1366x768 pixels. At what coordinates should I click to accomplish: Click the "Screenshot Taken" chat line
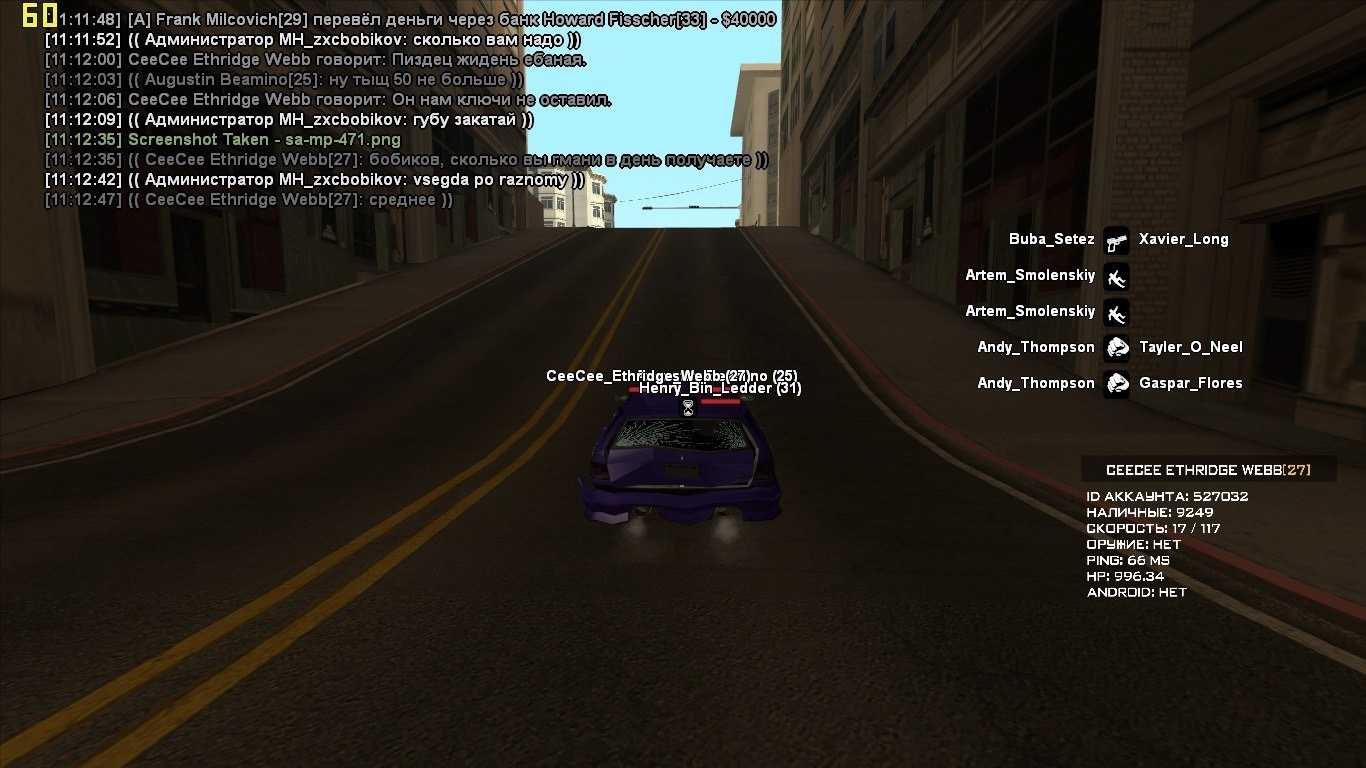(264, 140)
